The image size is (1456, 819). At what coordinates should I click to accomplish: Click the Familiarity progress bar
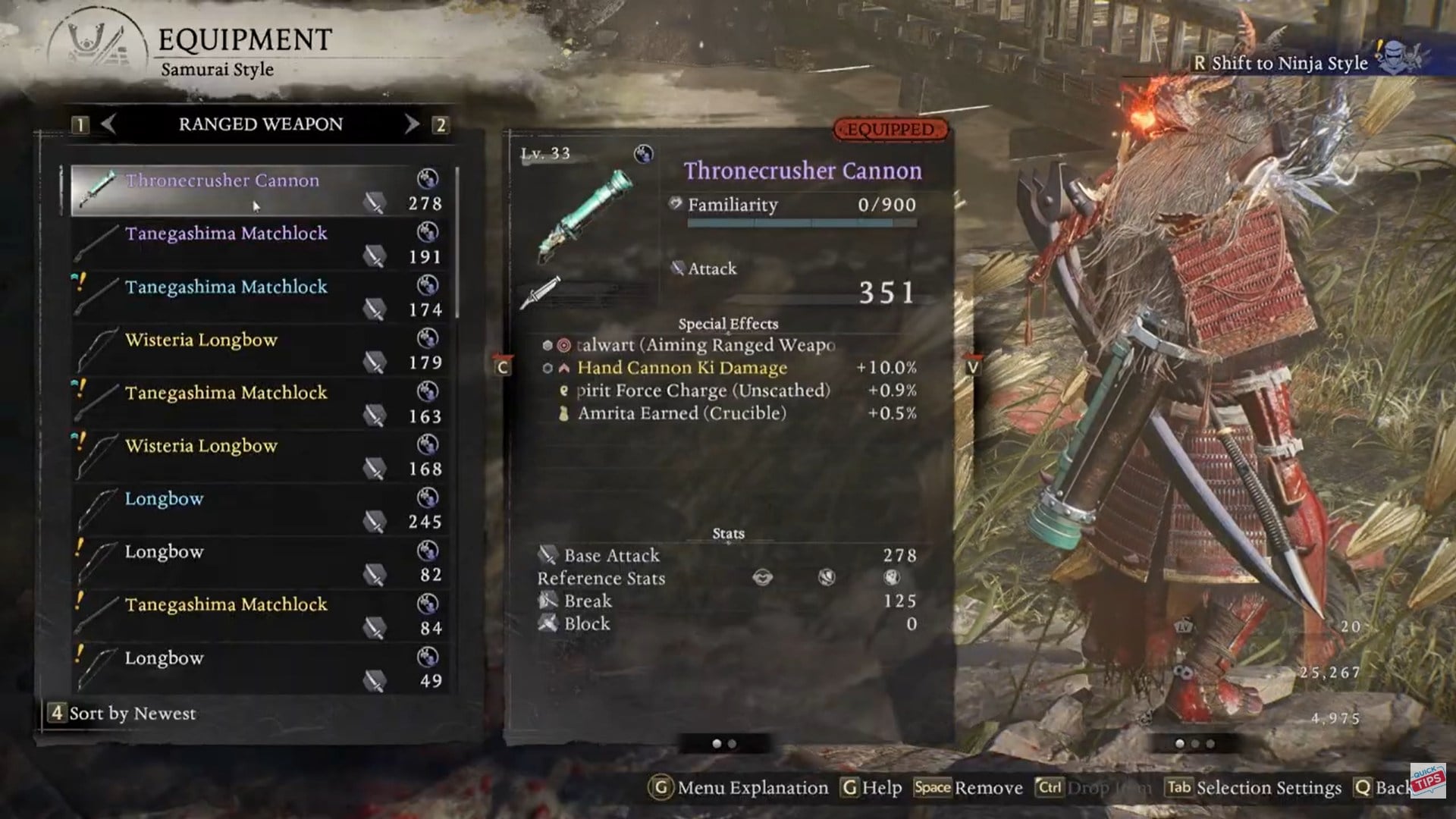(802, 223)
